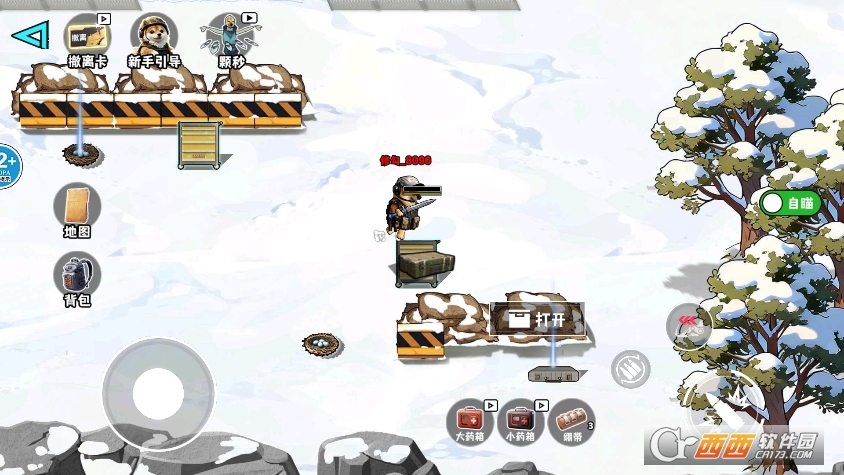
Task: Tap the blue back arrow
Action: click(x=30, y=36)
